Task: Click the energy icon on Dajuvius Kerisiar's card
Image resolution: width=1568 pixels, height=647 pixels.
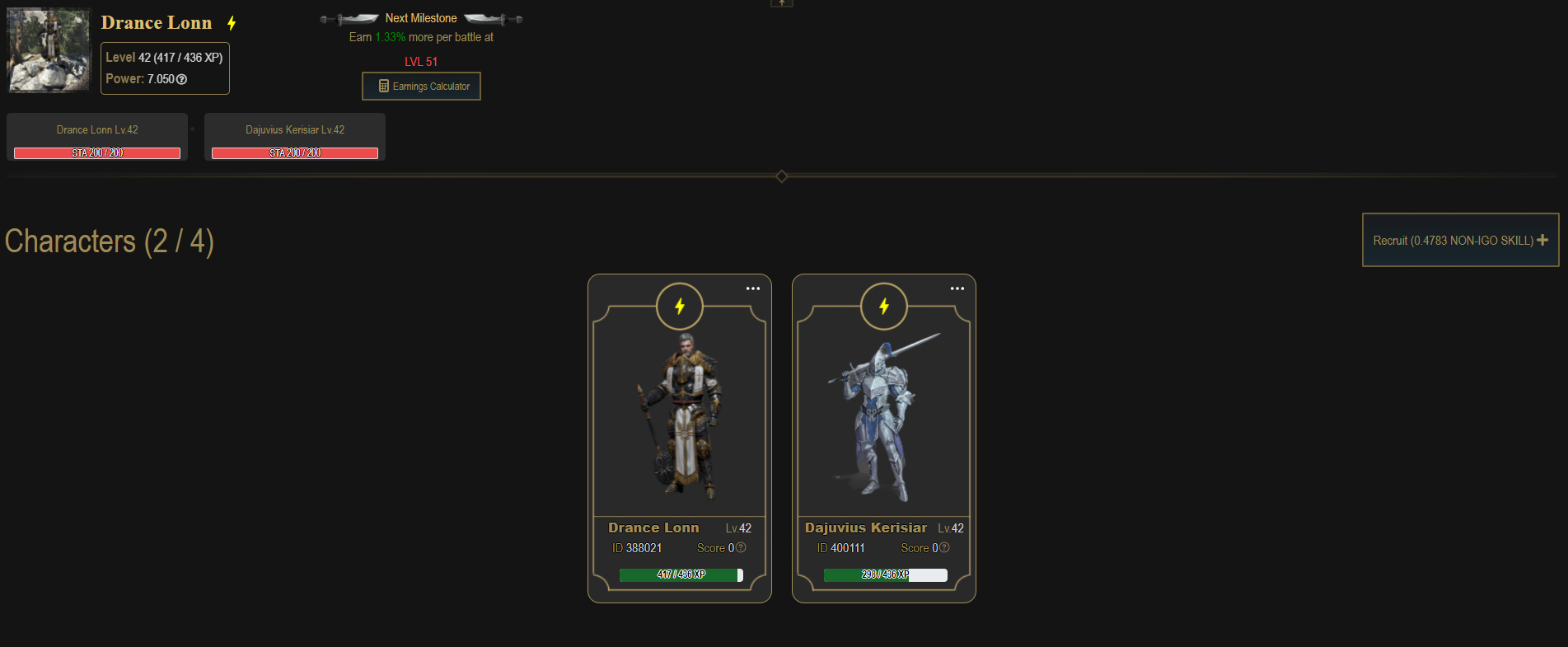Action: 883,306
